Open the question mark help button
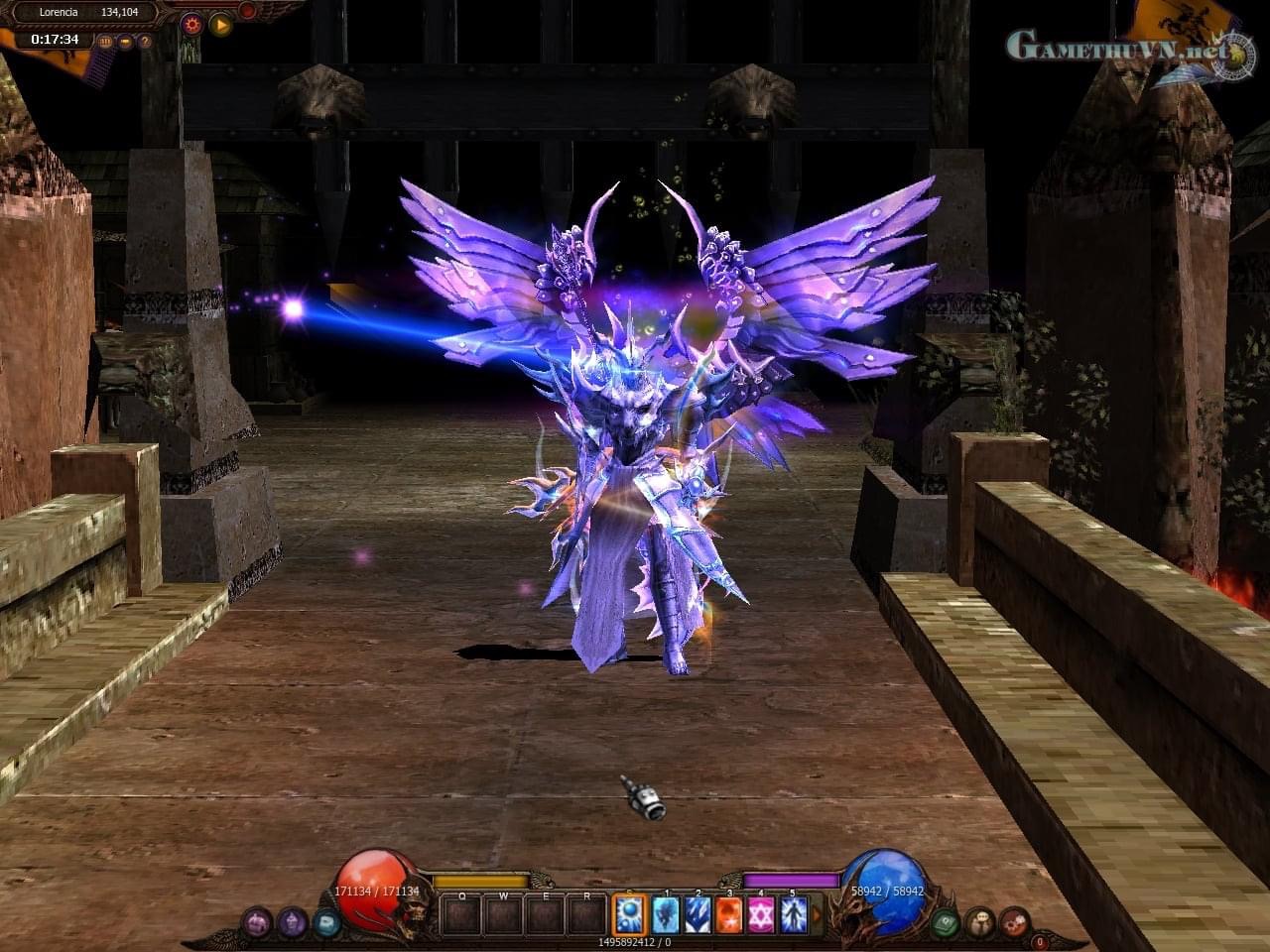 point(144,42)
